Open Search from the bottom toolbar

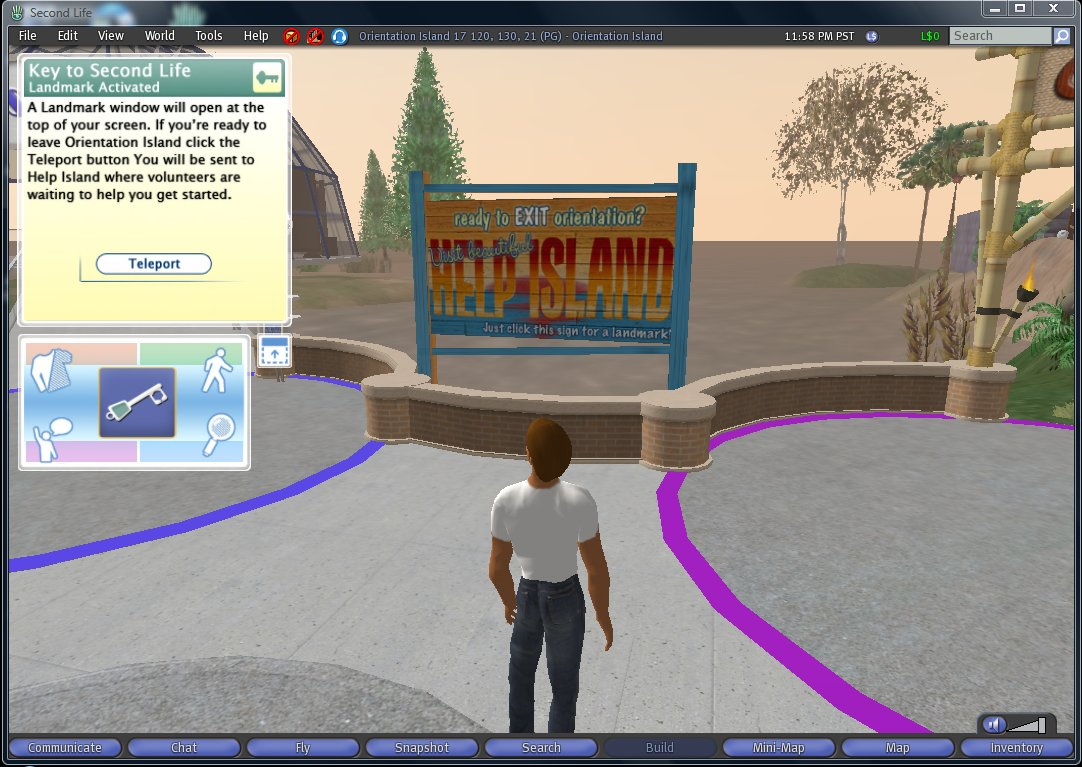click(541, 748)
